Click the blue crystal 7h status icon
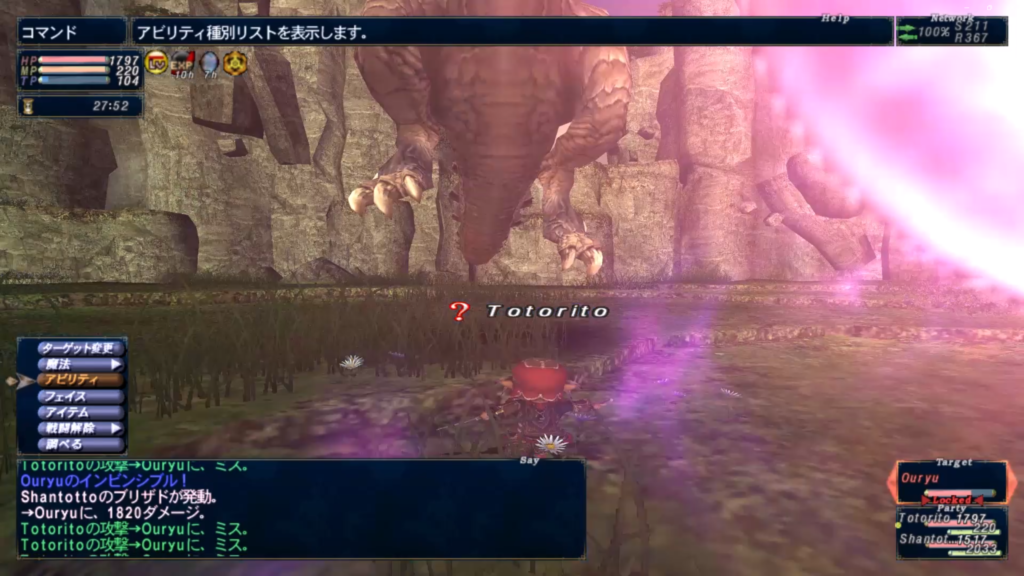Viewport: 1024px width, 576px height. (209, 63)
